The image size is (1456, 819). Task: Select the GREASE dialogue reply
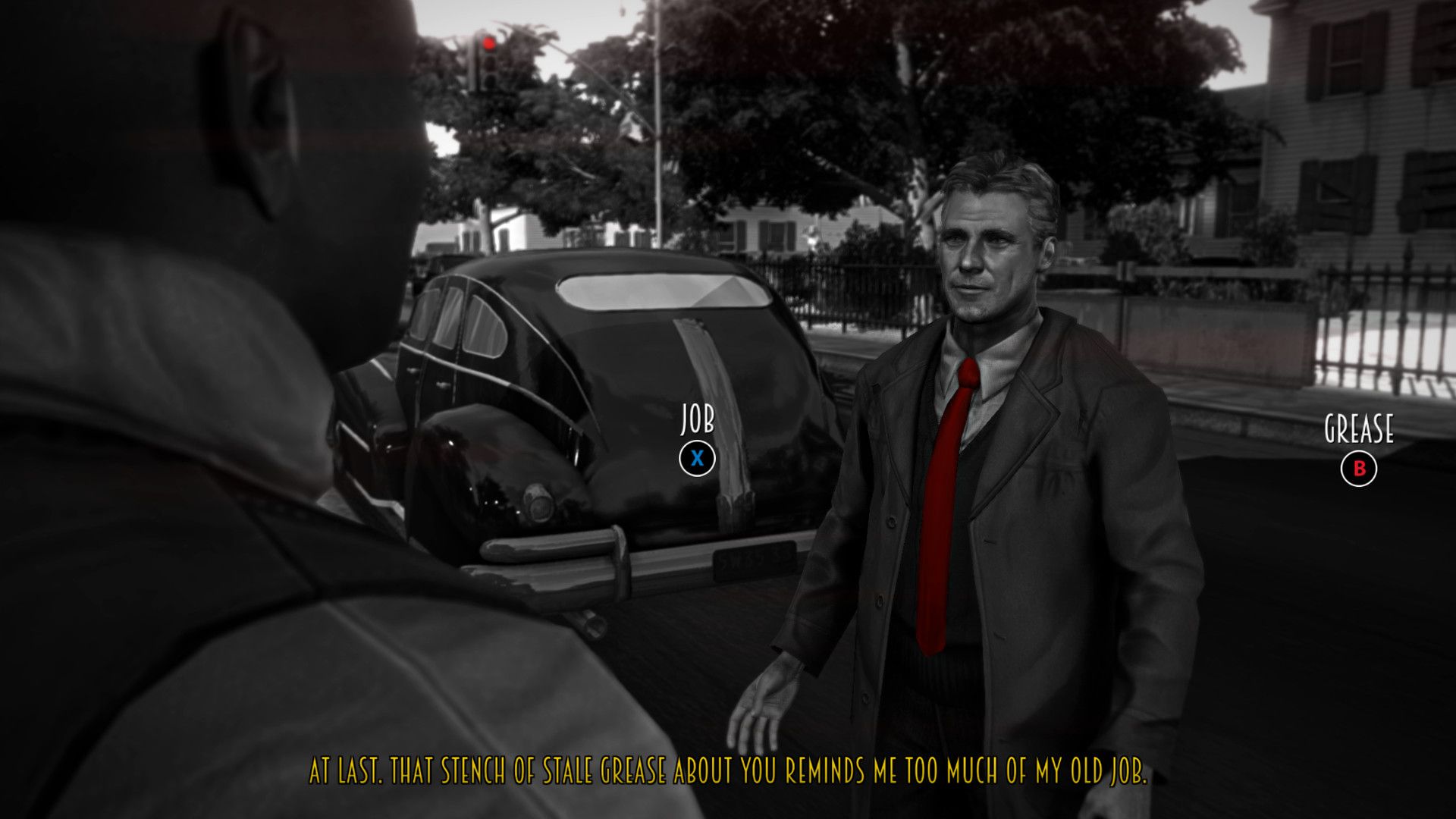pos(1358,469)
